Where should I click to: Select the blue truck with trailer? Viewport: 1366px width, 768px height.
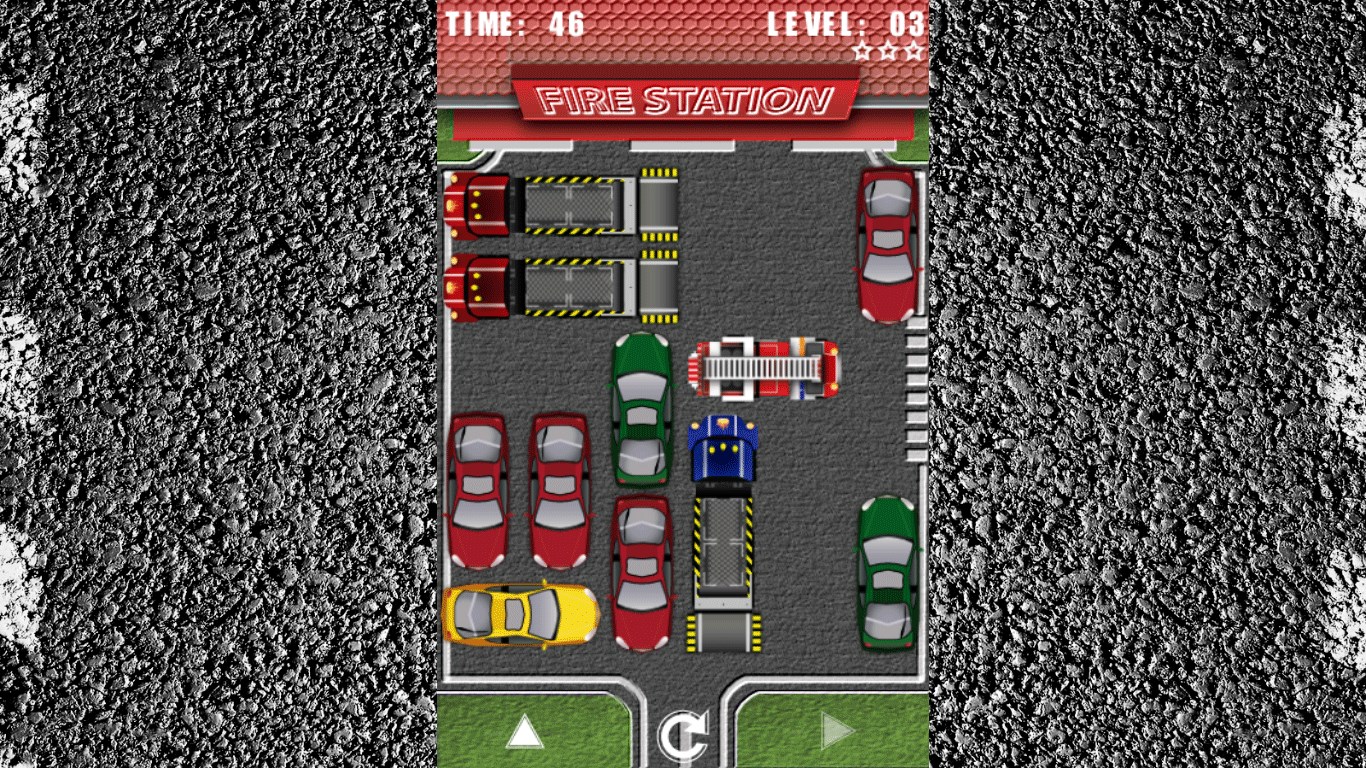point(723,532)
